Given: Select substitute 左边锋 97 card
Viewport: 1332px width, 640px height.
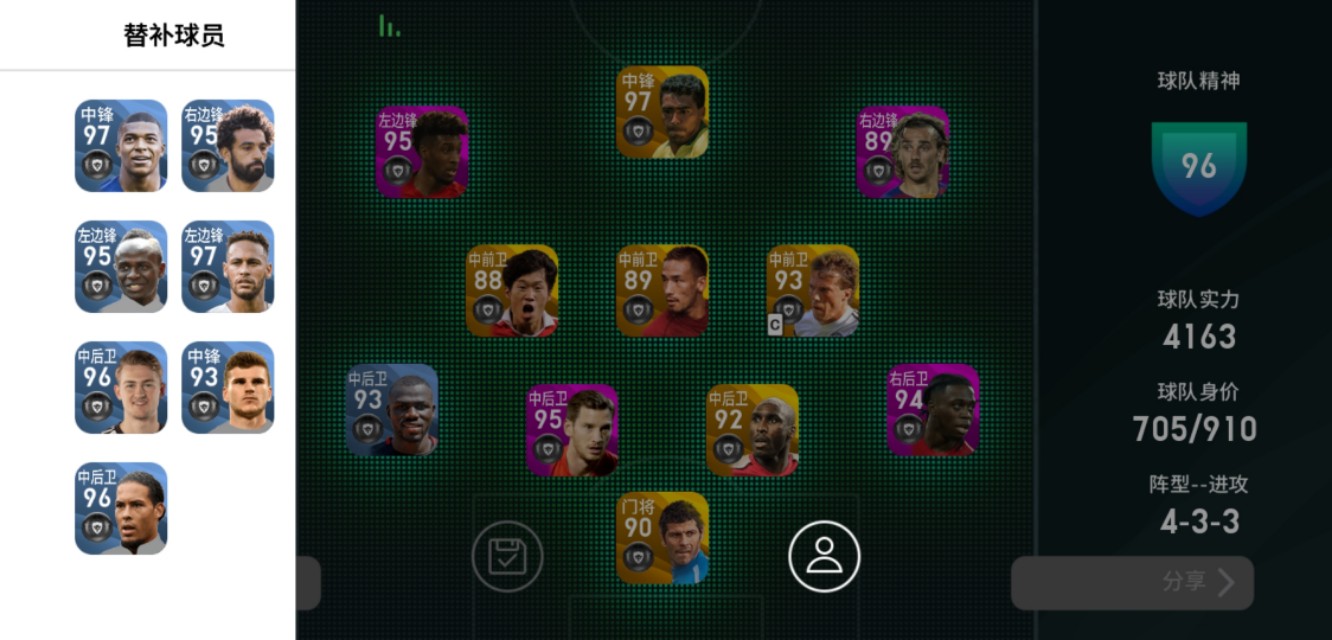Looking at the screenshot, I should (x=228, y=267).
